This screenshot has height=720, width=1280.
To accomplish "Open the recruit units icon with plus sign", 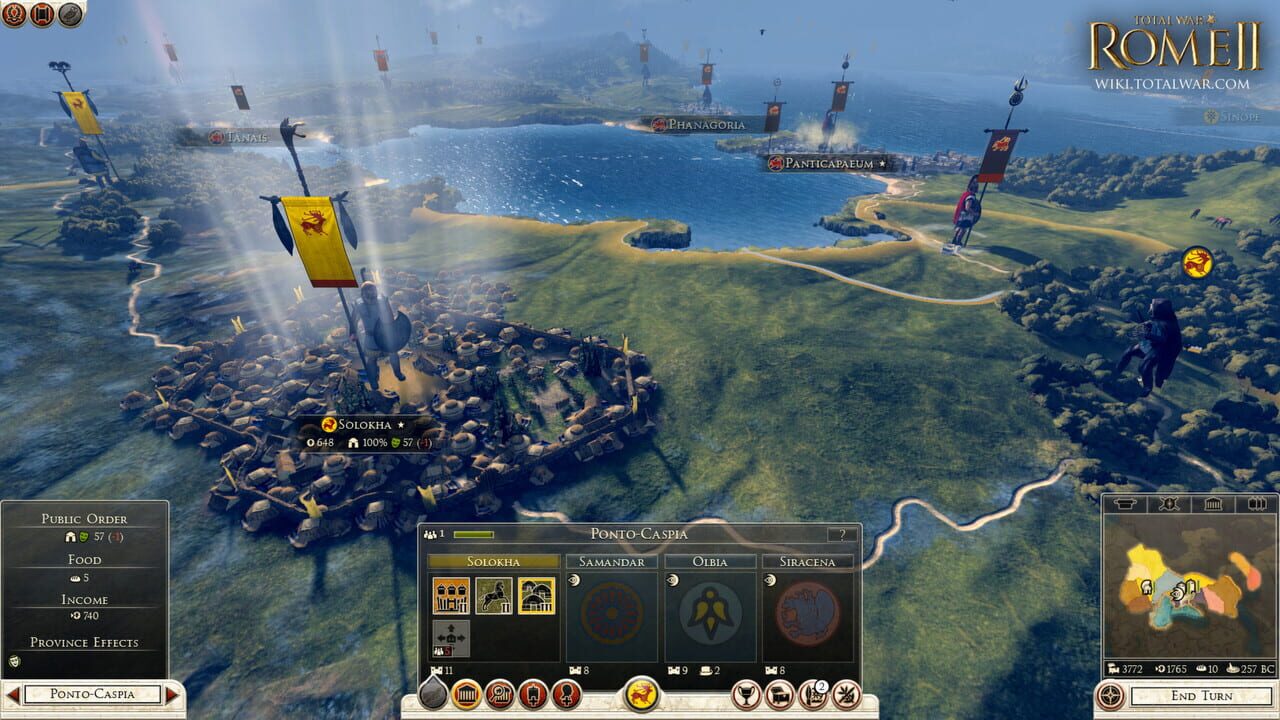I will pyautogui.click(x=532, y=697).
